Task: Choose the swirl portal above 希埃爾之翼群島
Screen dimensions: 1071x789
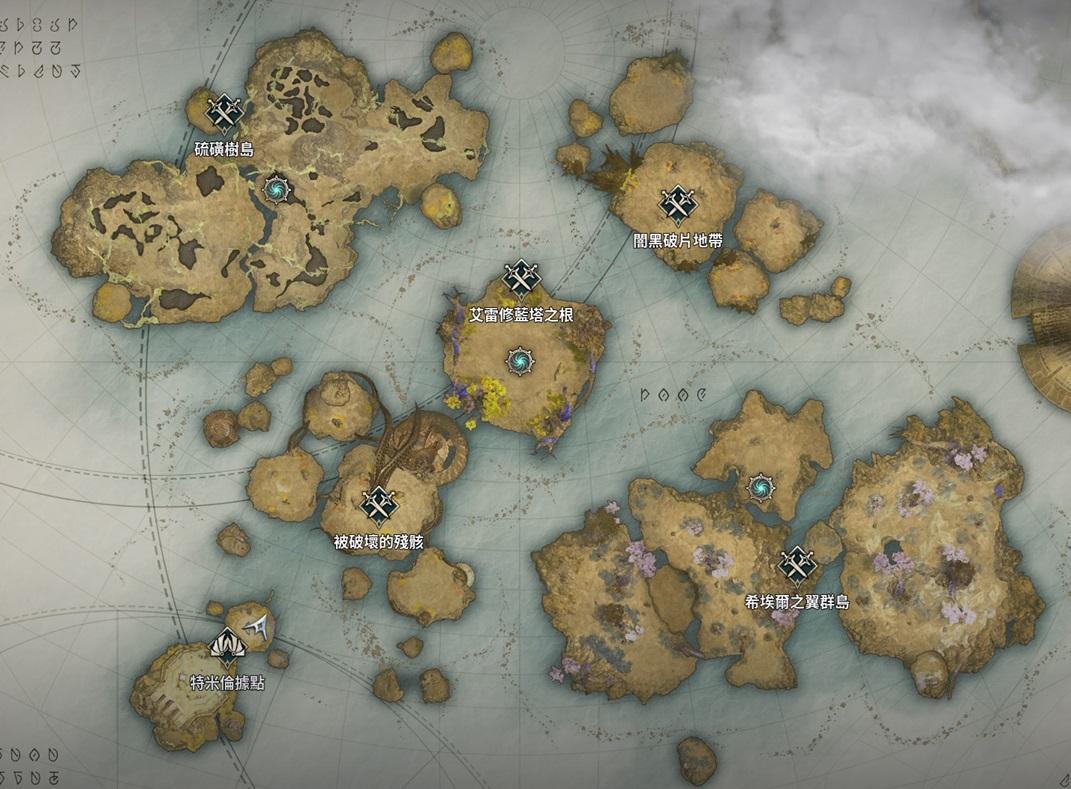Action: click(x=762, y=488)
